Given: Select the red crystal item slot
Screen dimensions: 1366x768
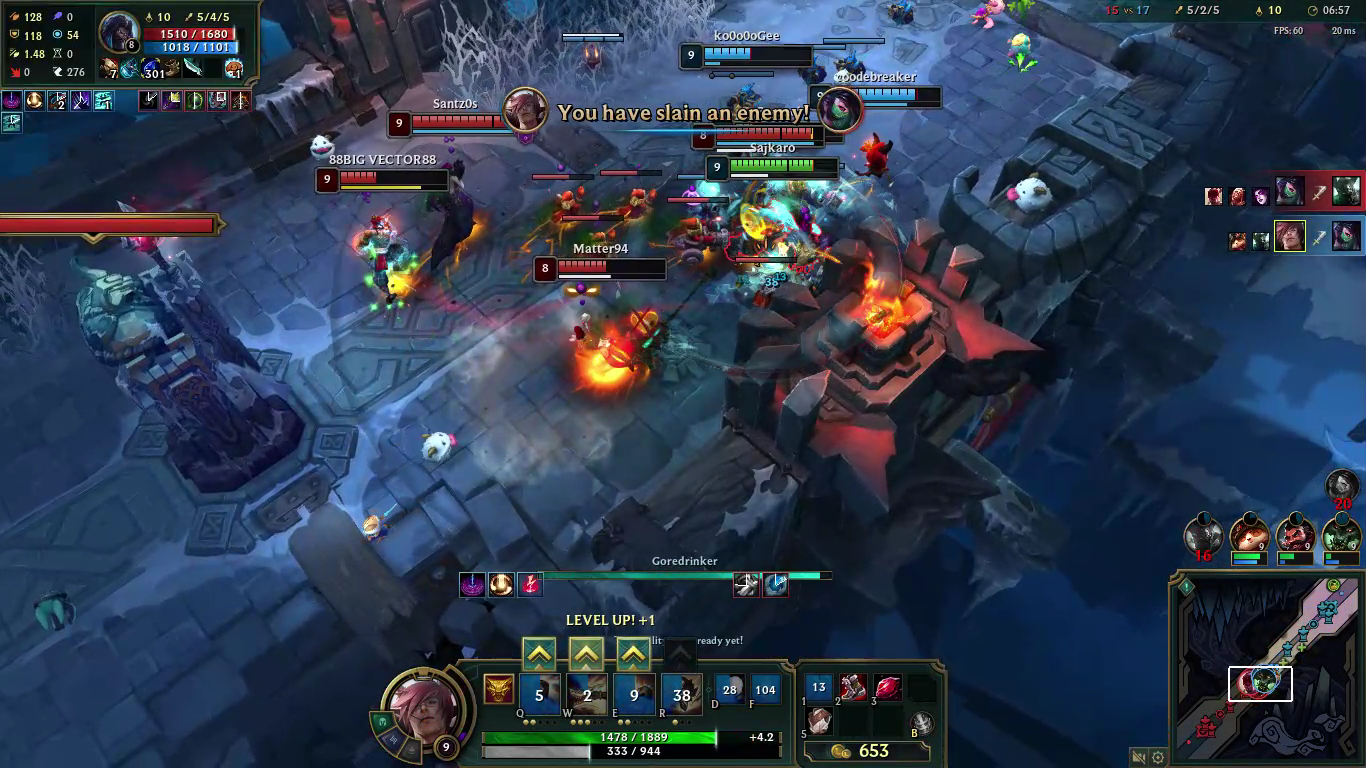Looking at the screenshot, I should (x=887, y=687).
